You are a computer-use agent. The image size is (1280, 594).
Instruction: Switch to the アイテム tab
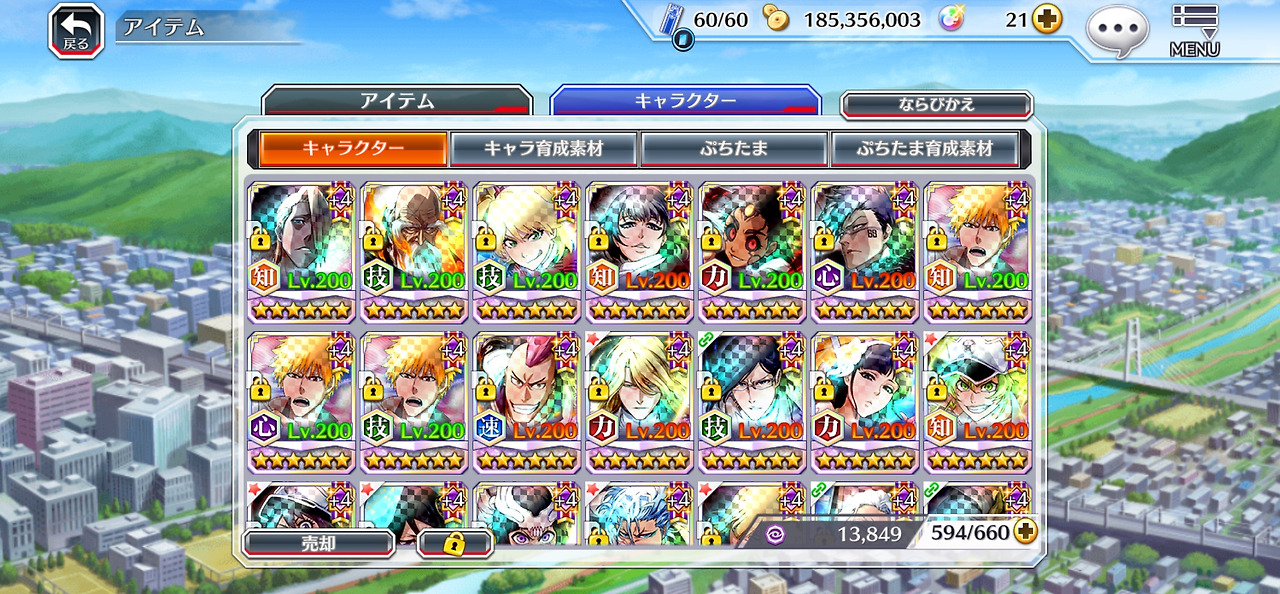(x=396, y=101)
